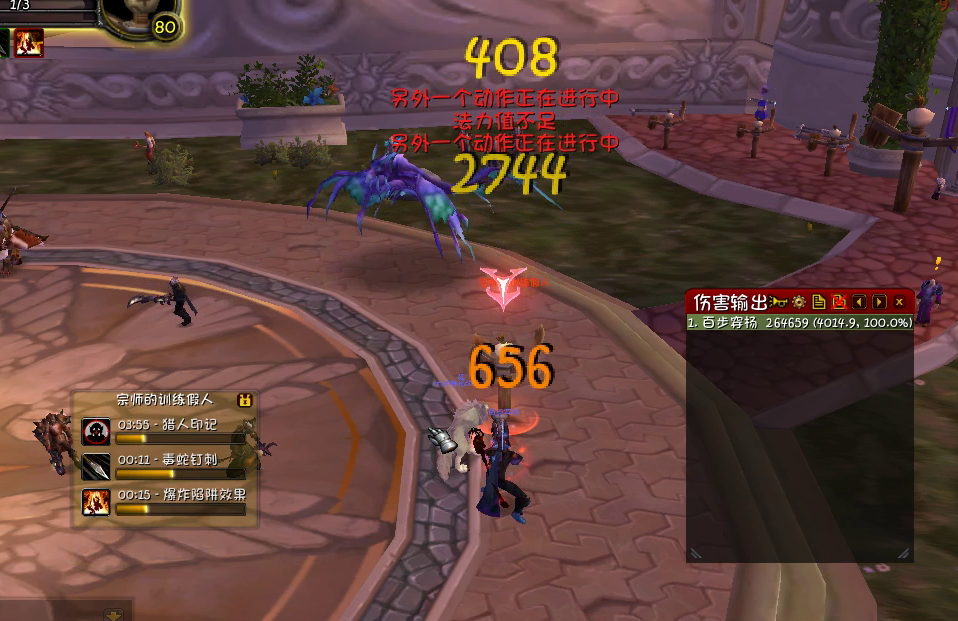Image resolution: width=958 pixels, height=621 pixels.
Task: Select the 百步穿杨 damage row
Action: tap(799, 323)
